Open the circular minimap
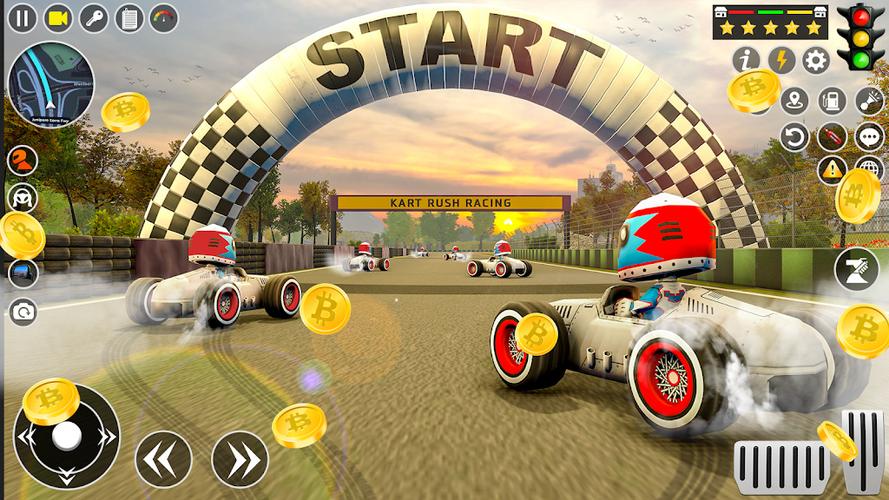The image size is (889, 500). [50, 84]
